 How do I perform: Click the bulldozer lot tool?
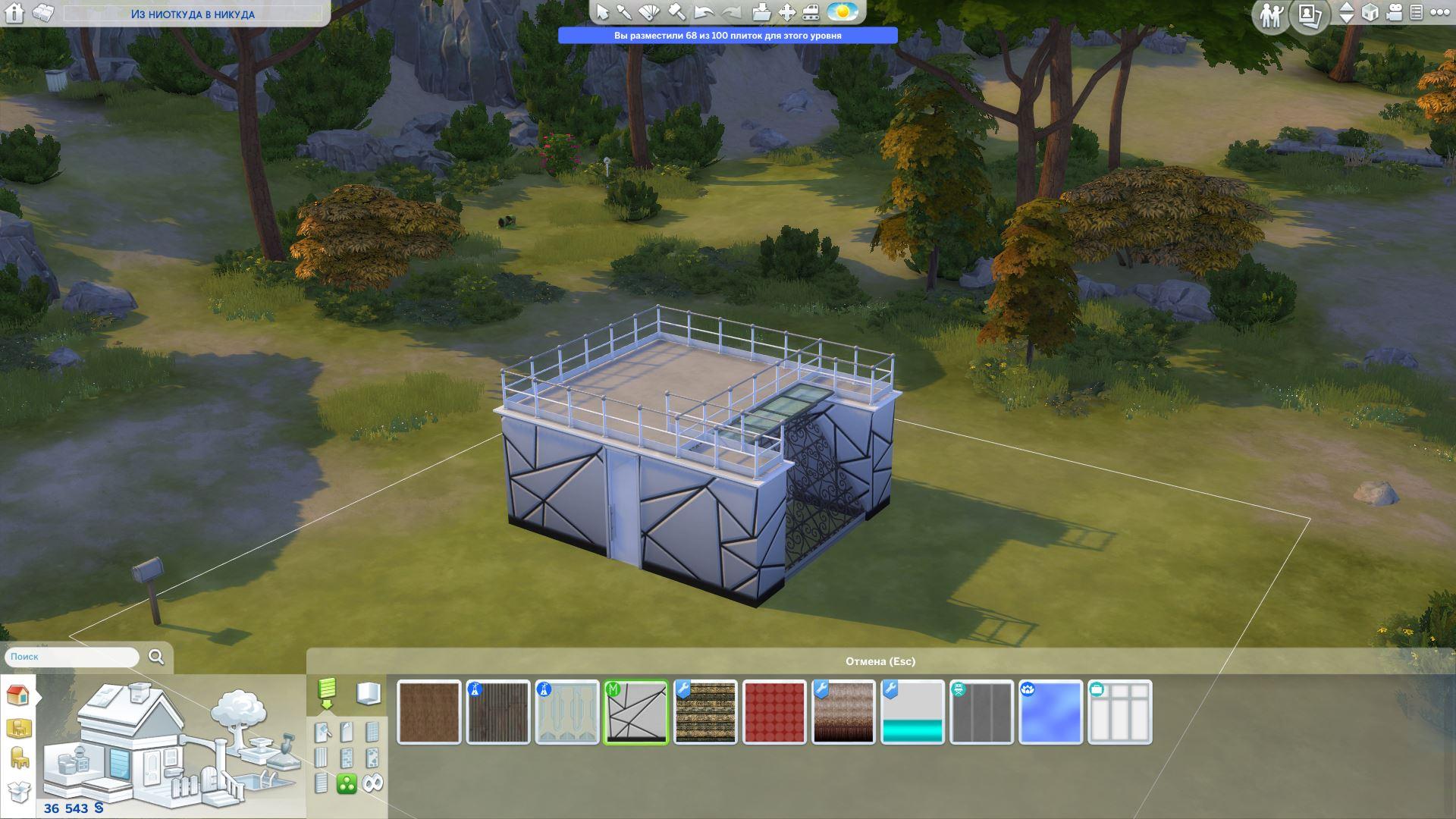coord(811,12)
